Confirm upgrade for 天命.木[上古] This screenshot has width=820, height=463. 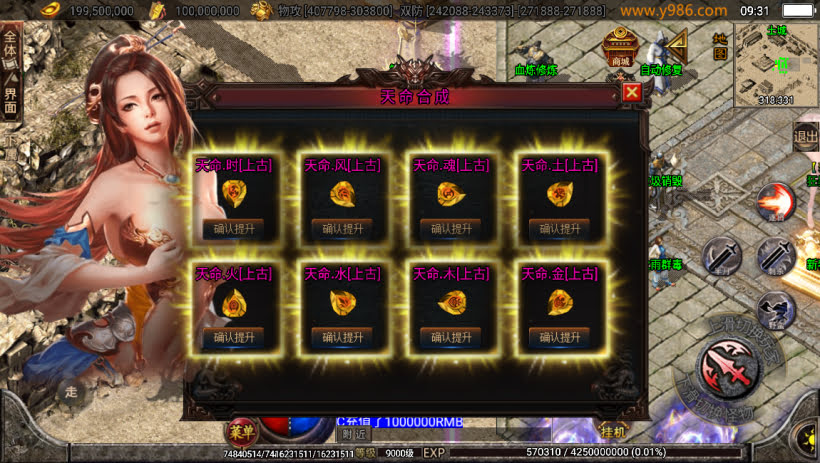(451, 337)
